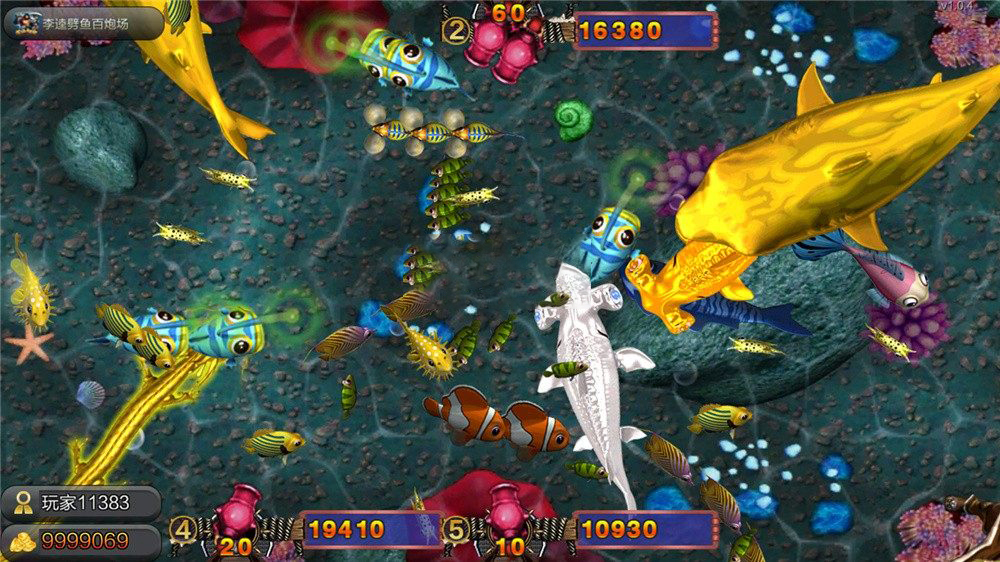Viewport: 1000px width, 562px height.
Task: Open the 玩家11383 player profile
Action: tap(81, 503)
